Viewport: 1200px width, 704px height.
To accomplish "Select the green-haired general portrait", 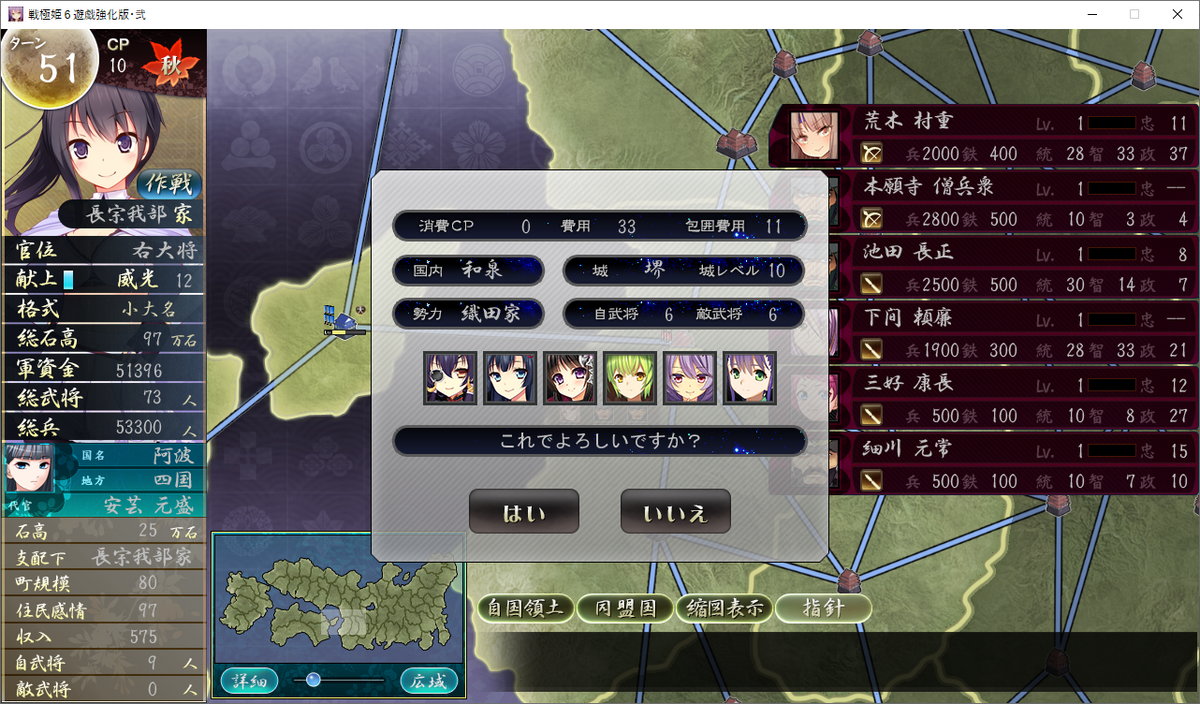I will [630, 378].
